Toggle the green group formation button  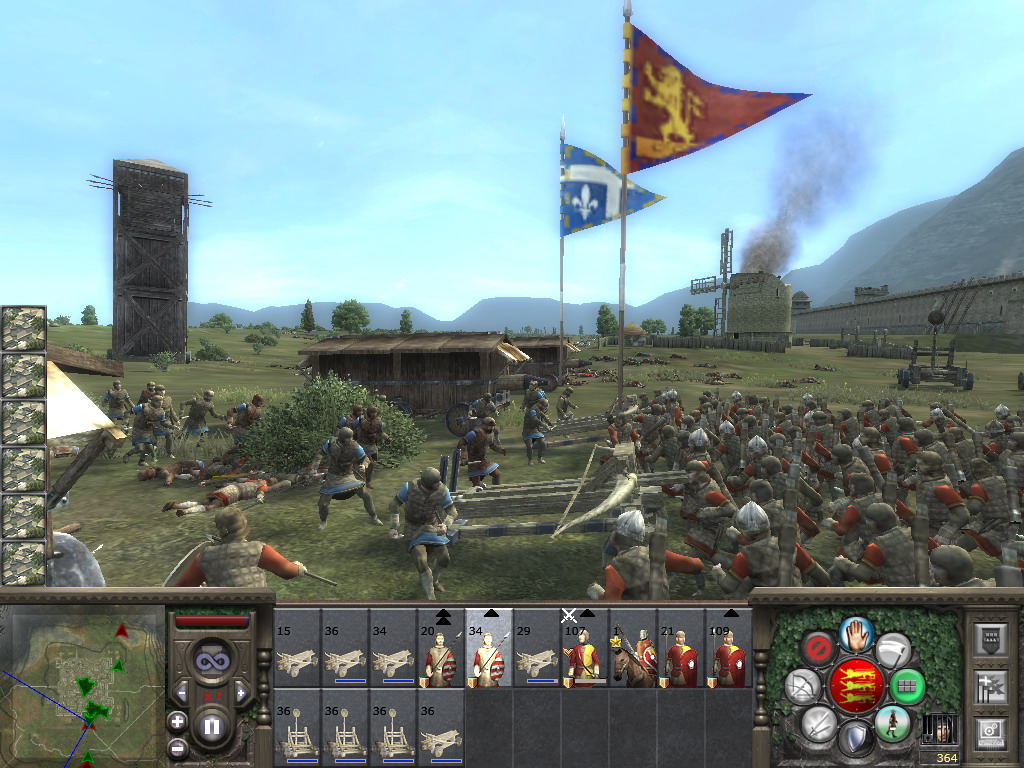tap(907, 686)
